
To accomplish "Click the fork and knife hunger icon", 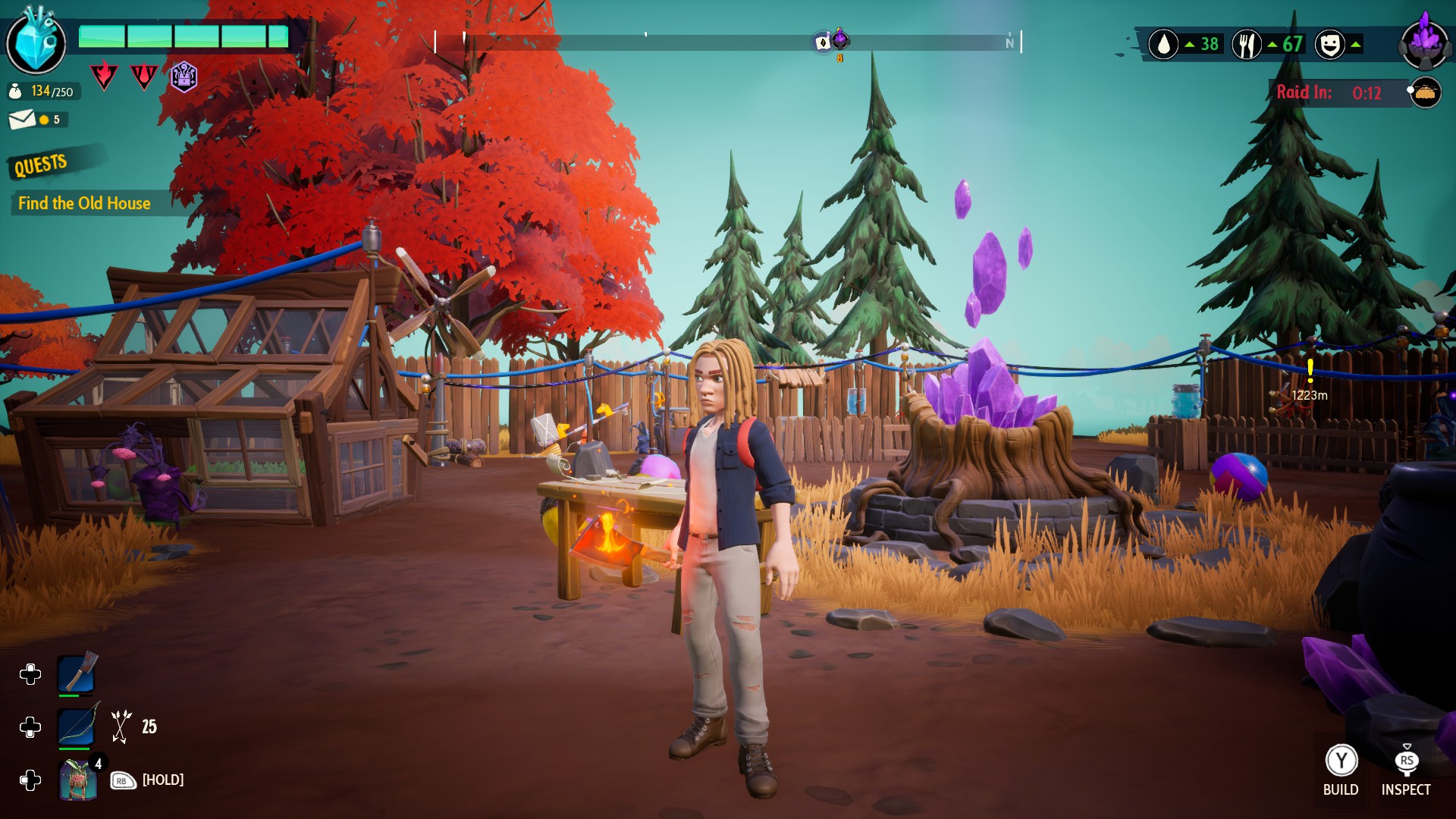I will pos(1246,45).
